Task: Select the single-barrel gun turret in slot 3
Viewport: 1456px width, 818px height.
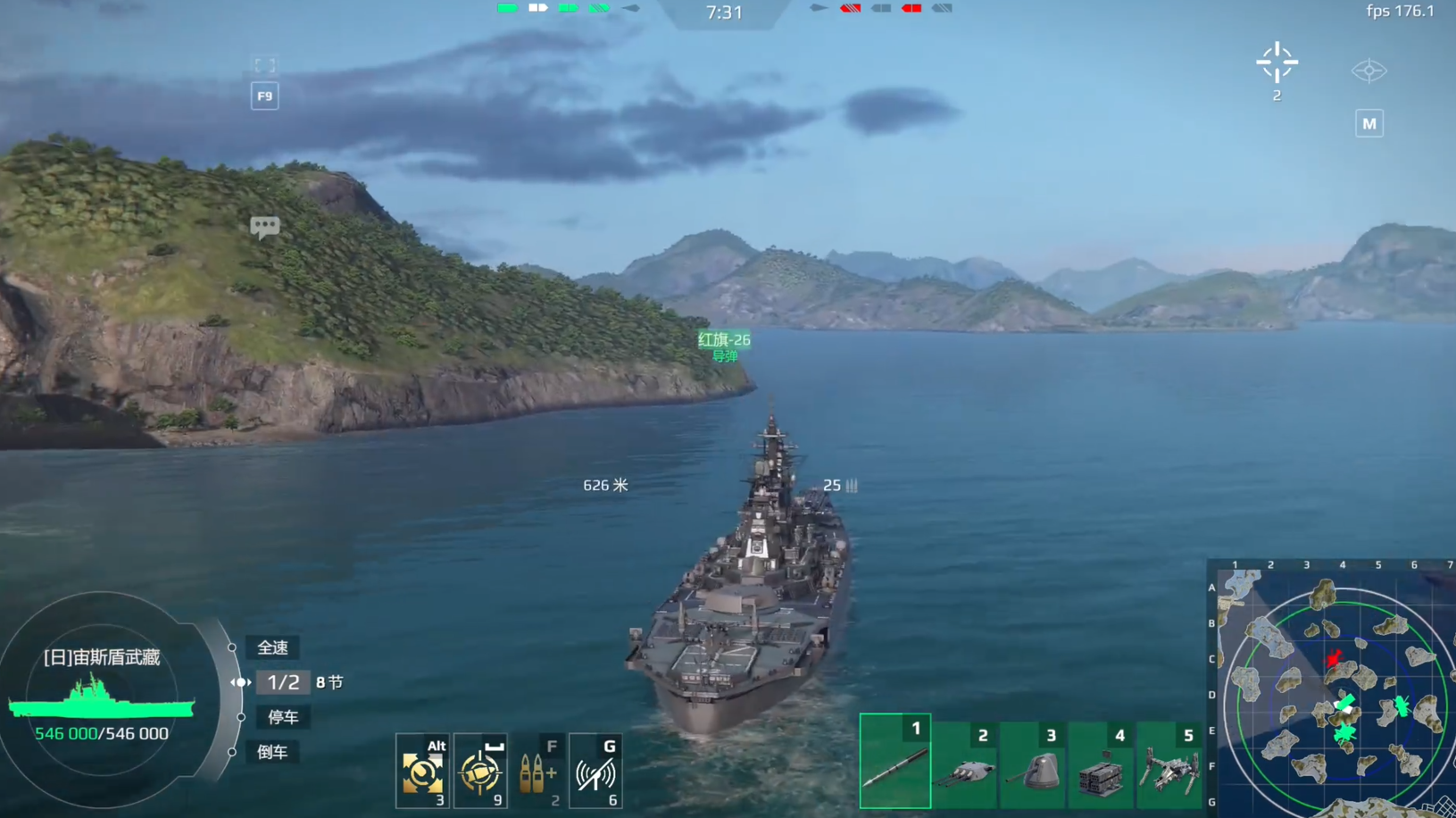Action: point(1033,766)
